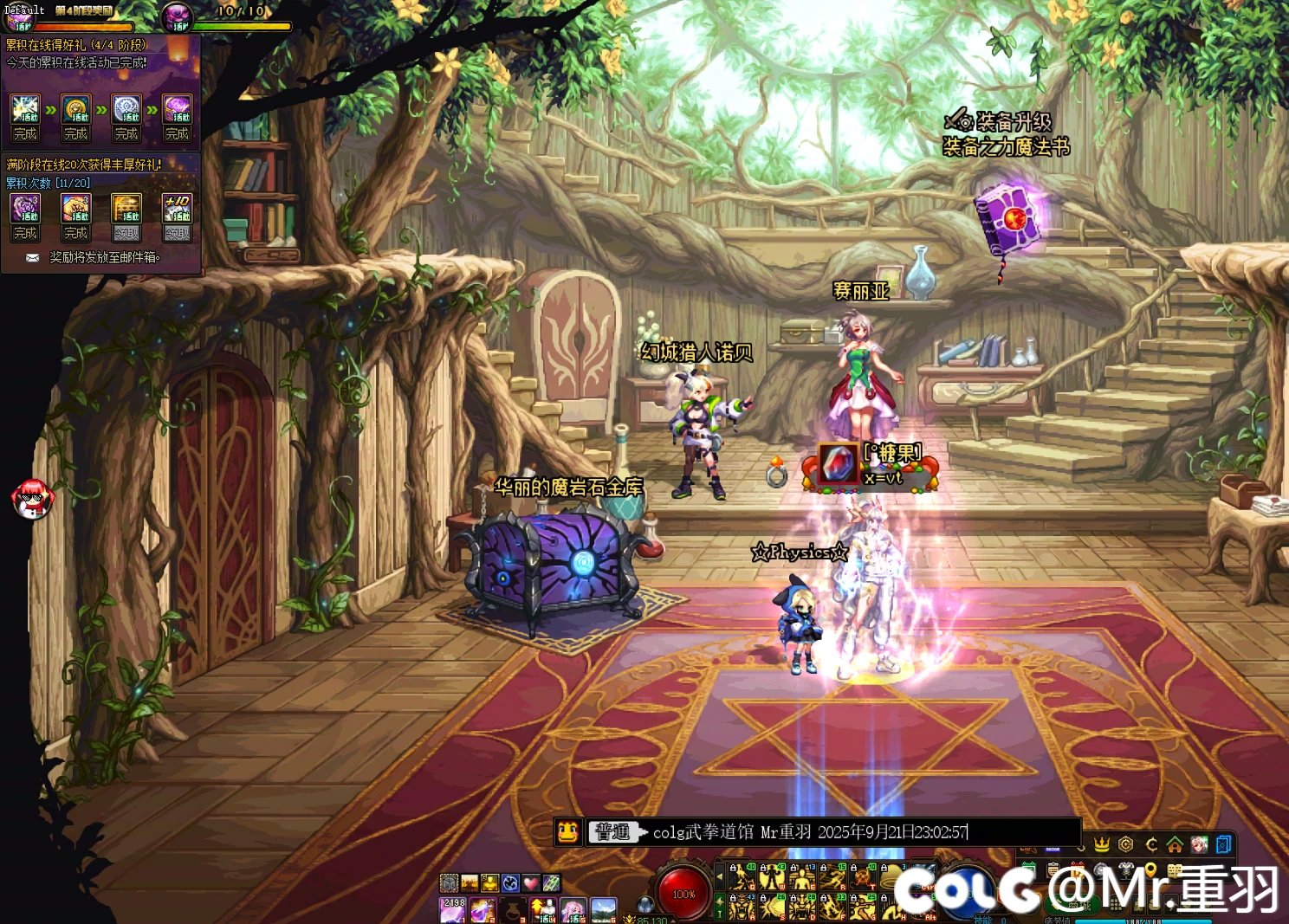
Task: Open the yellow emoji face chat menu
Action: click(x=567, y=832)
